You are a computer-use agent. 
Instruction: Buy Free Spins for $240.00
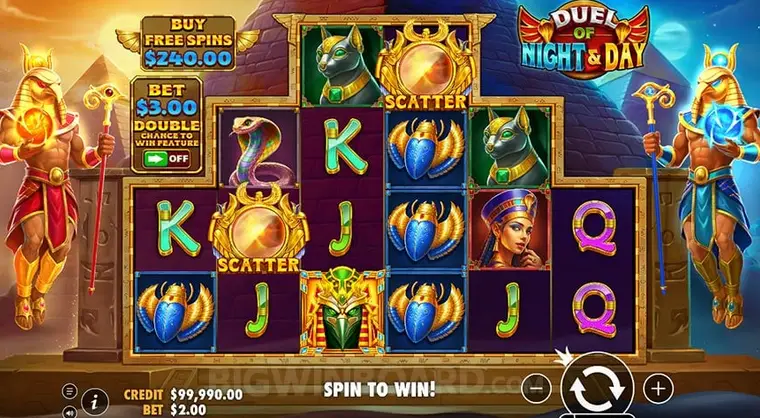click(187, 43)
